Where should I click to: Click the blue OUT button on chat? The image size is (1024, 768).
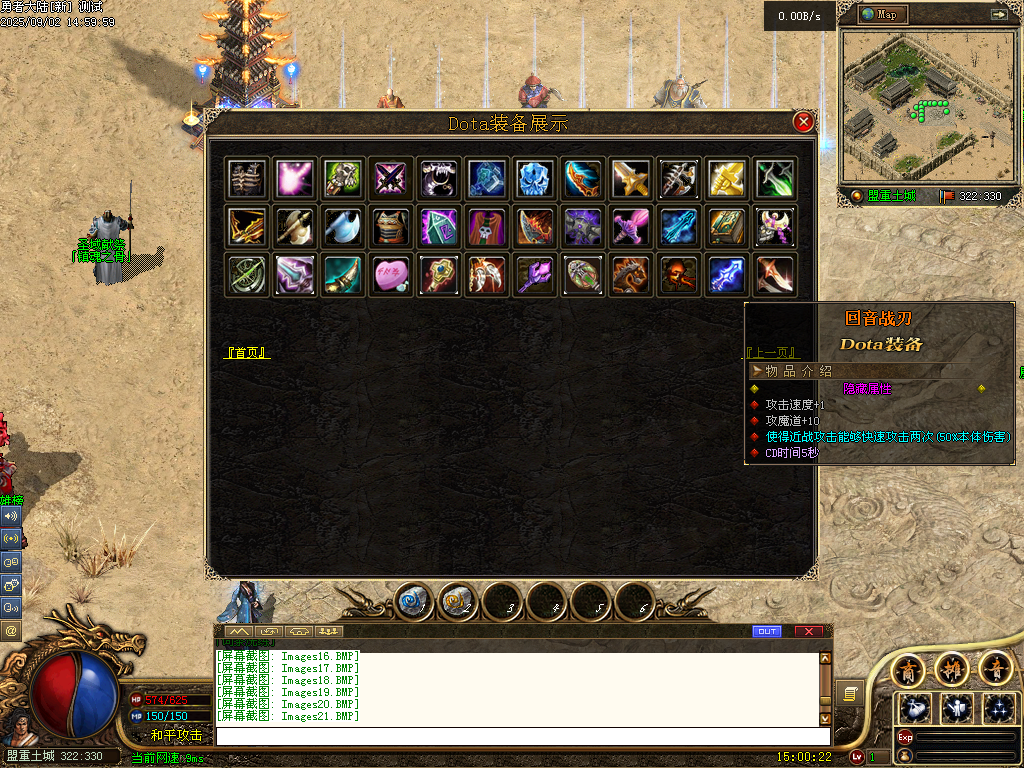click(x=766, y=631)
